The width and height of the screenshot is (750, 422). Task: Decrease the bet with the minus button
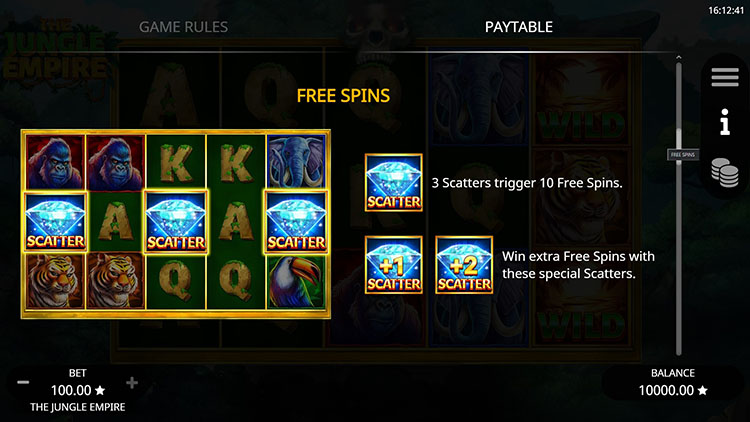tap(23, 383)
